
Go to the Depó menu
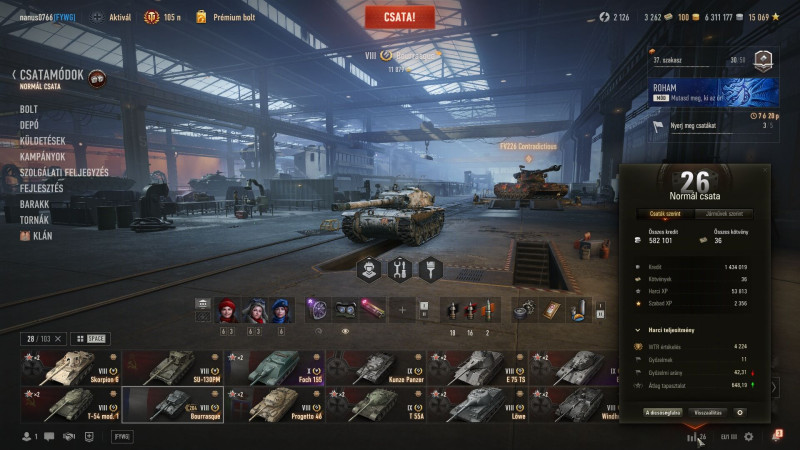[30, 125]
